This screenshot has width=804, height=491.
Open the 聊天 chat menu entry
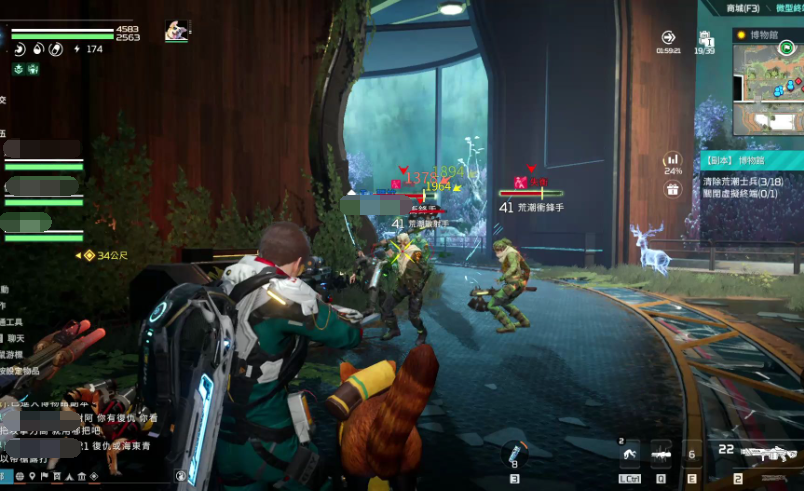14,340
